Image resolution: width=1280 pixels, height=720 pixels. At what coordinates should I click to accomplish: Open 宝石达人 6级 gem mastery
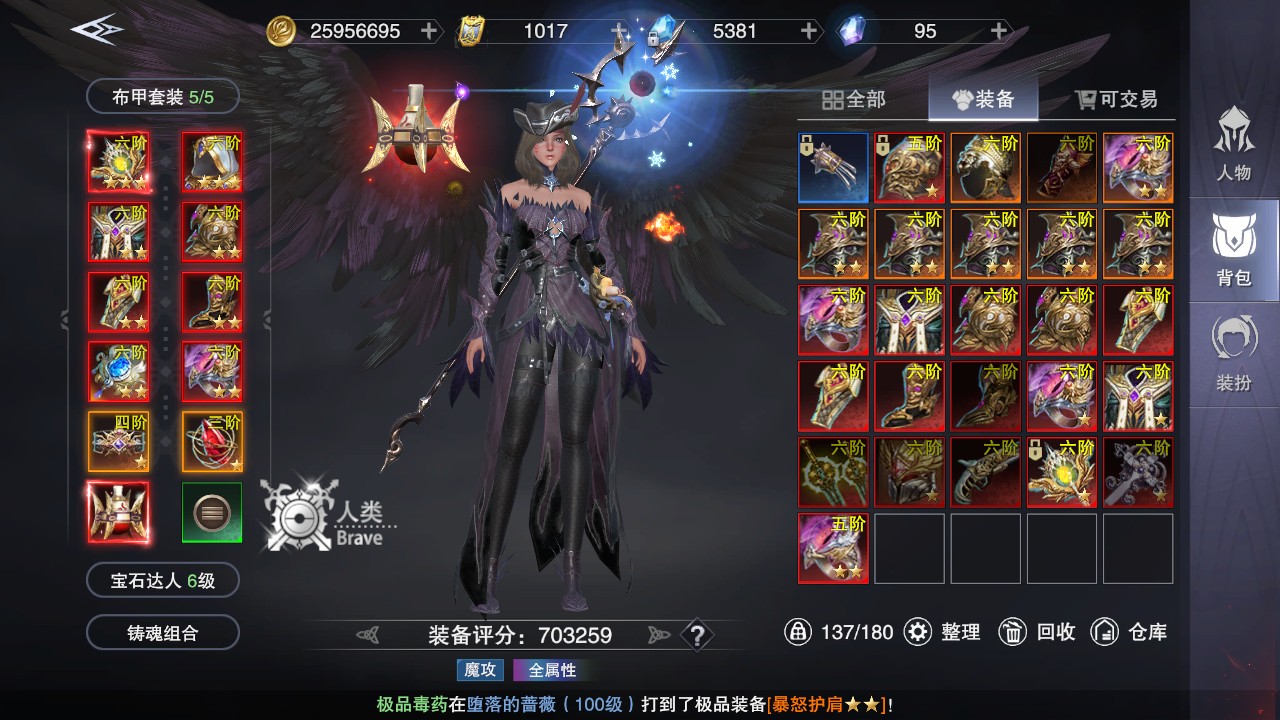point(163,580)
